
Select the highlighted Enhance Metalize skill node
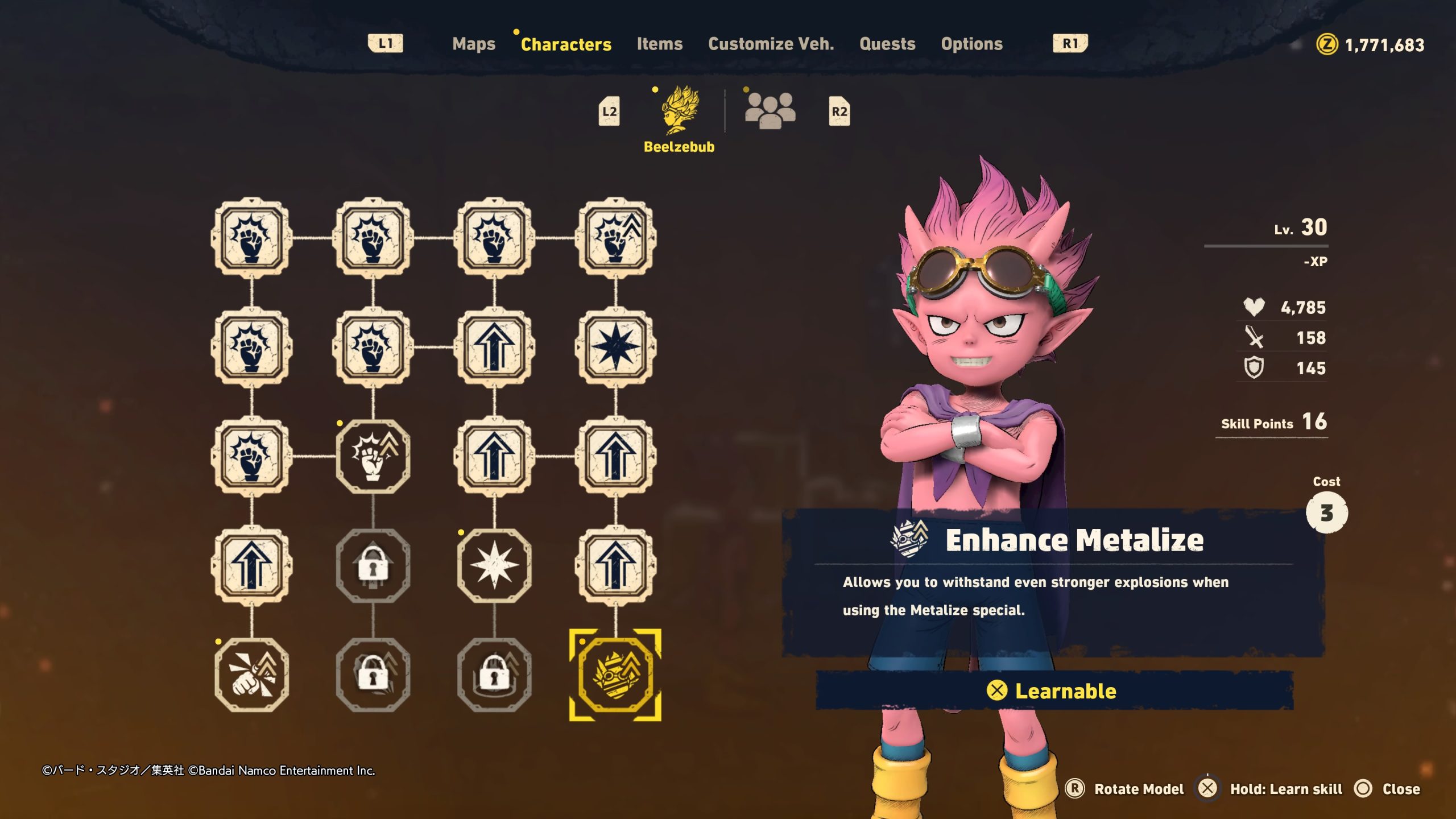615,675
